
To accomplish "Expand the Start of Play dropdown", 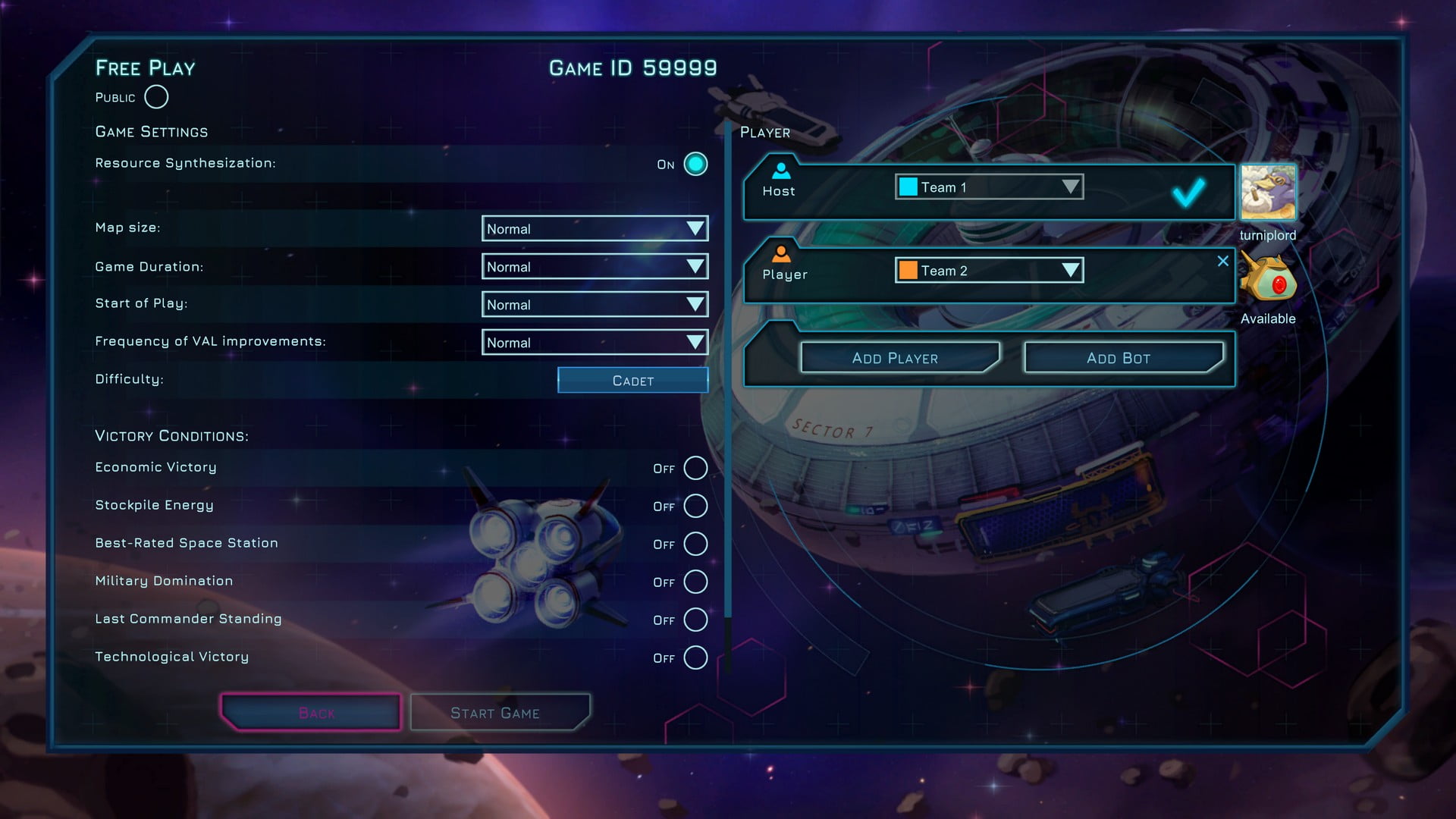I will point(595,304).
